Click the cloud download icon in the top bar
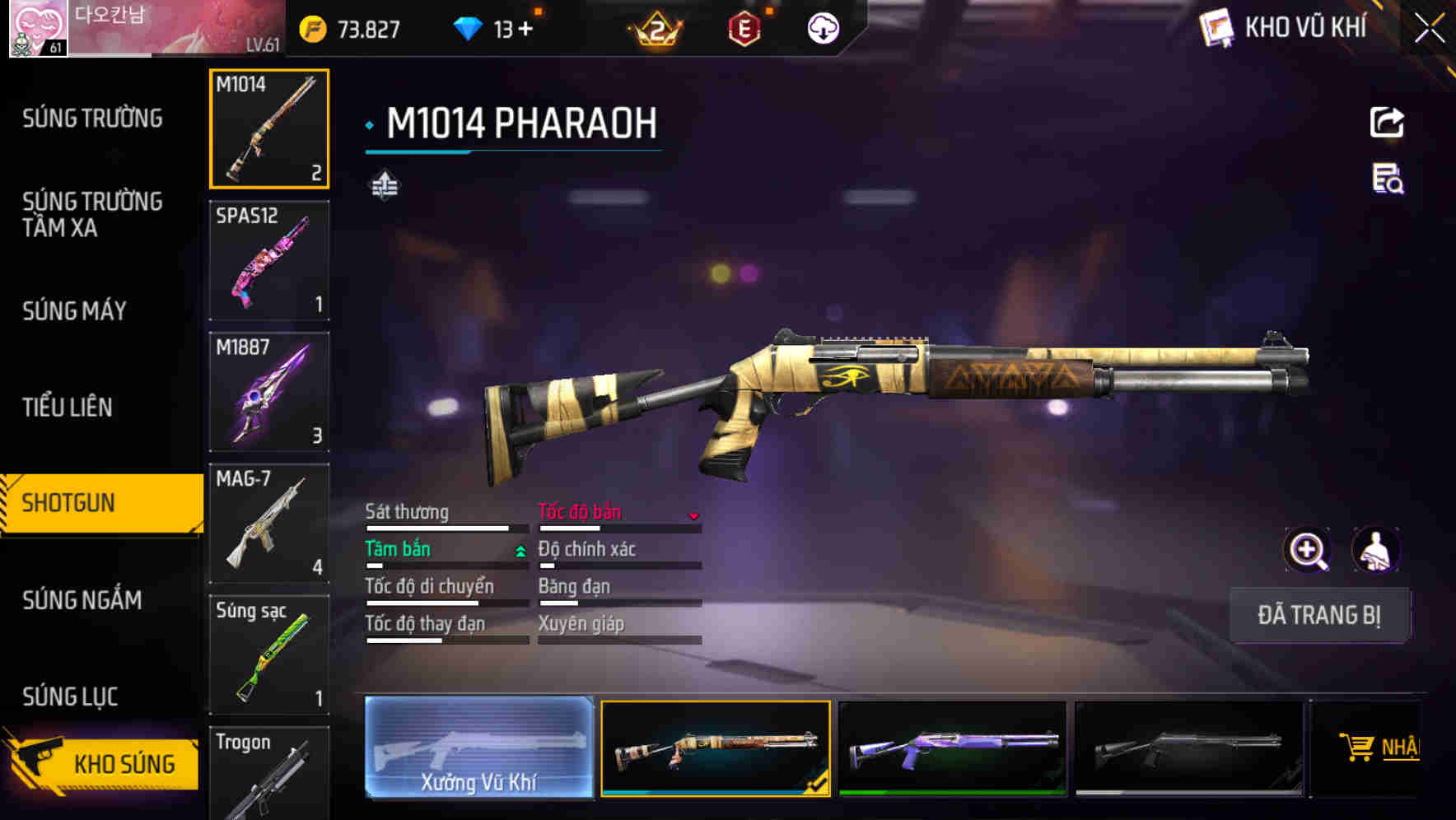The image size is (1456, 820). tap(821, 26)
